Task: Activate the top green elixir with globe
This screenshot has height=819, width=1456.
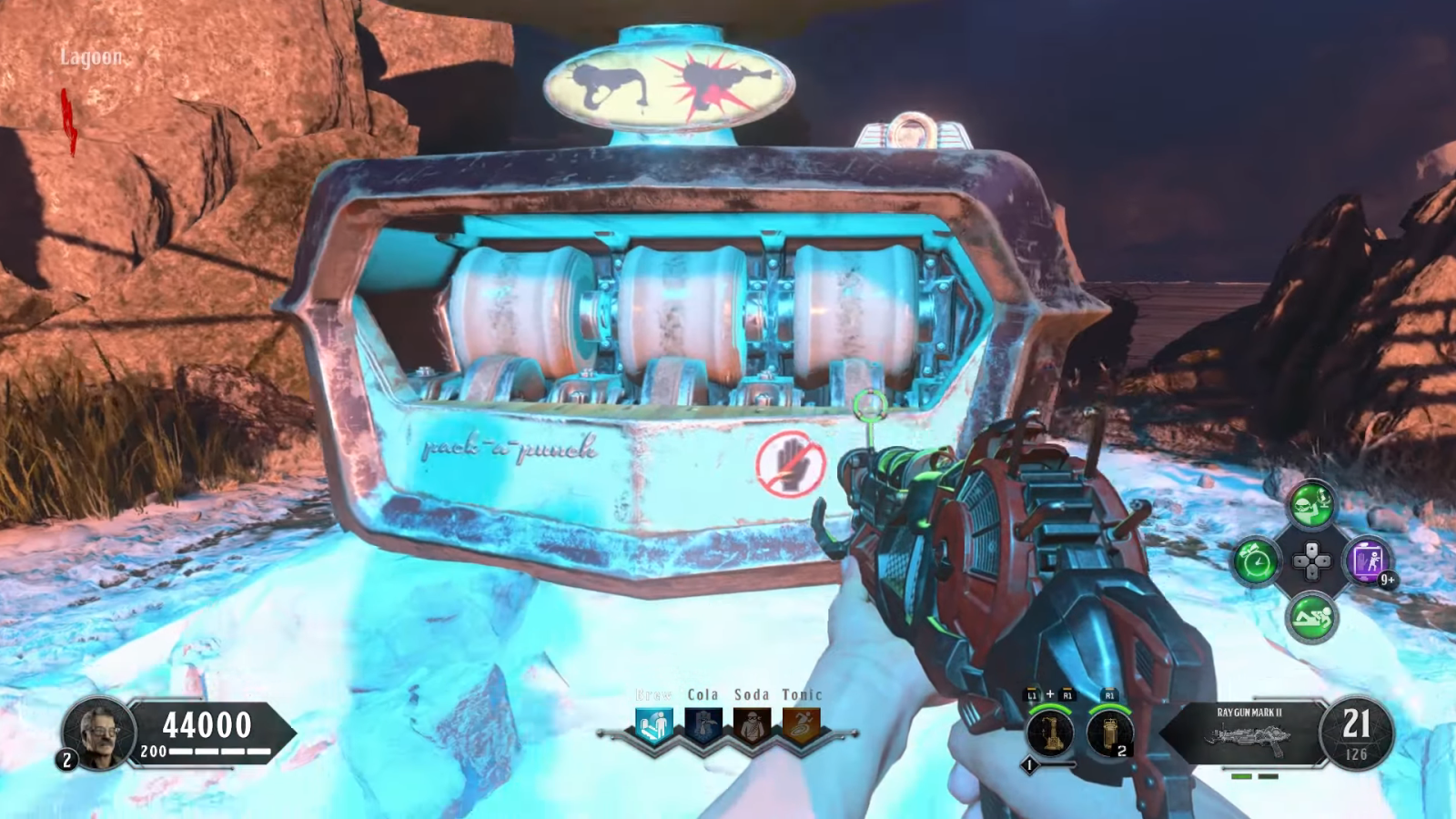Action: click(x=1311, y=505)
